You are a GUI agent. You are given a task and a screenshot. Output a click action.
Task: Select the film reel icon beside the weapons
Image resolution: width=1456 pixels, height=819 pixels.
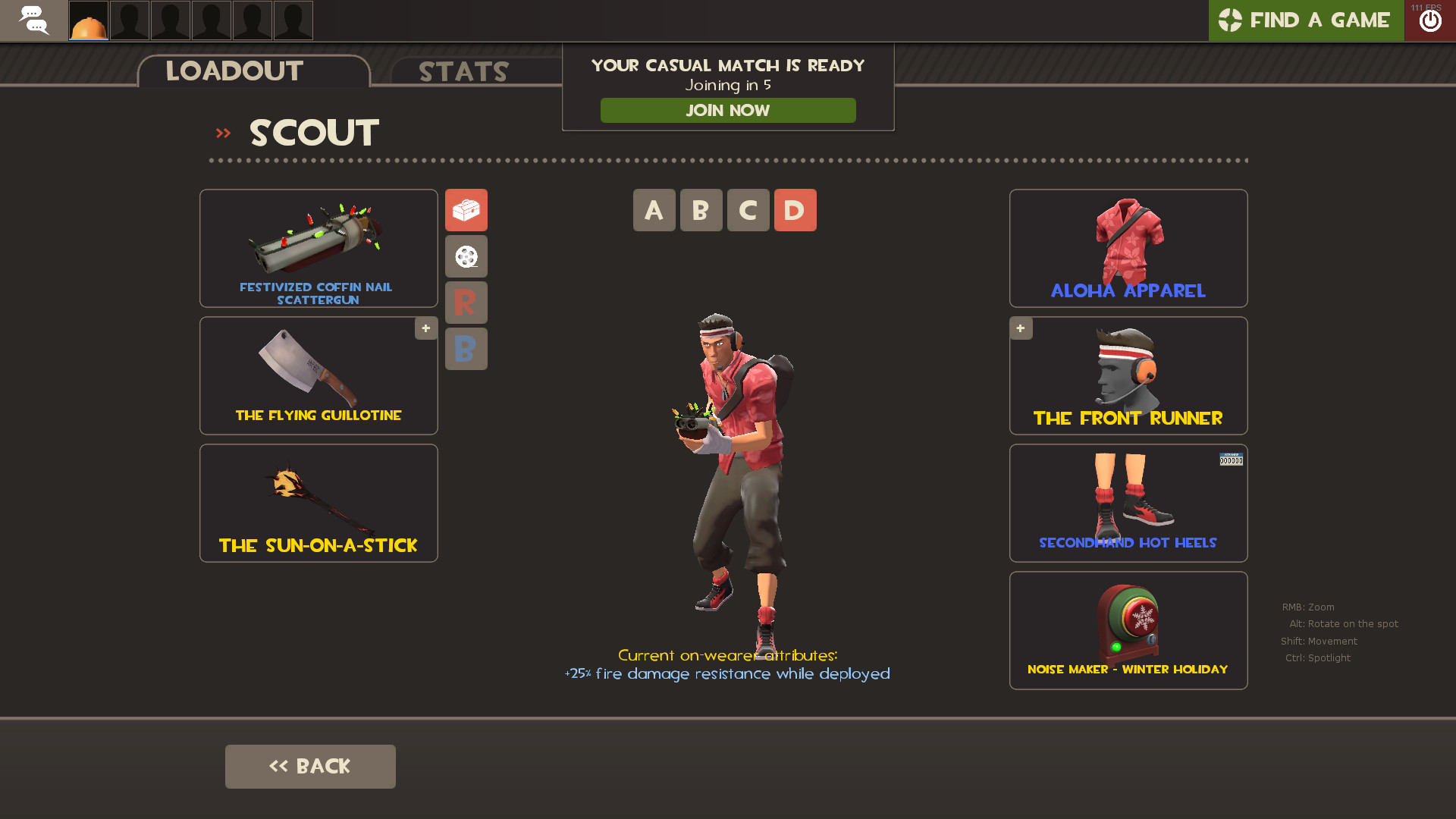click(466, 256)
